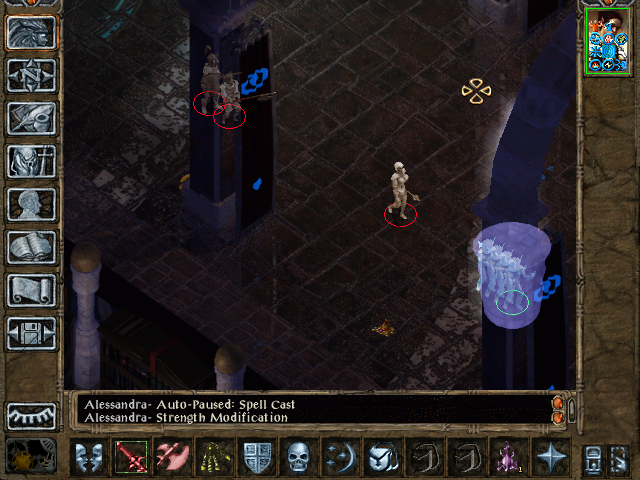Select the yellow claw ability slot
640x480 pixels.
(x=214, y=457)
